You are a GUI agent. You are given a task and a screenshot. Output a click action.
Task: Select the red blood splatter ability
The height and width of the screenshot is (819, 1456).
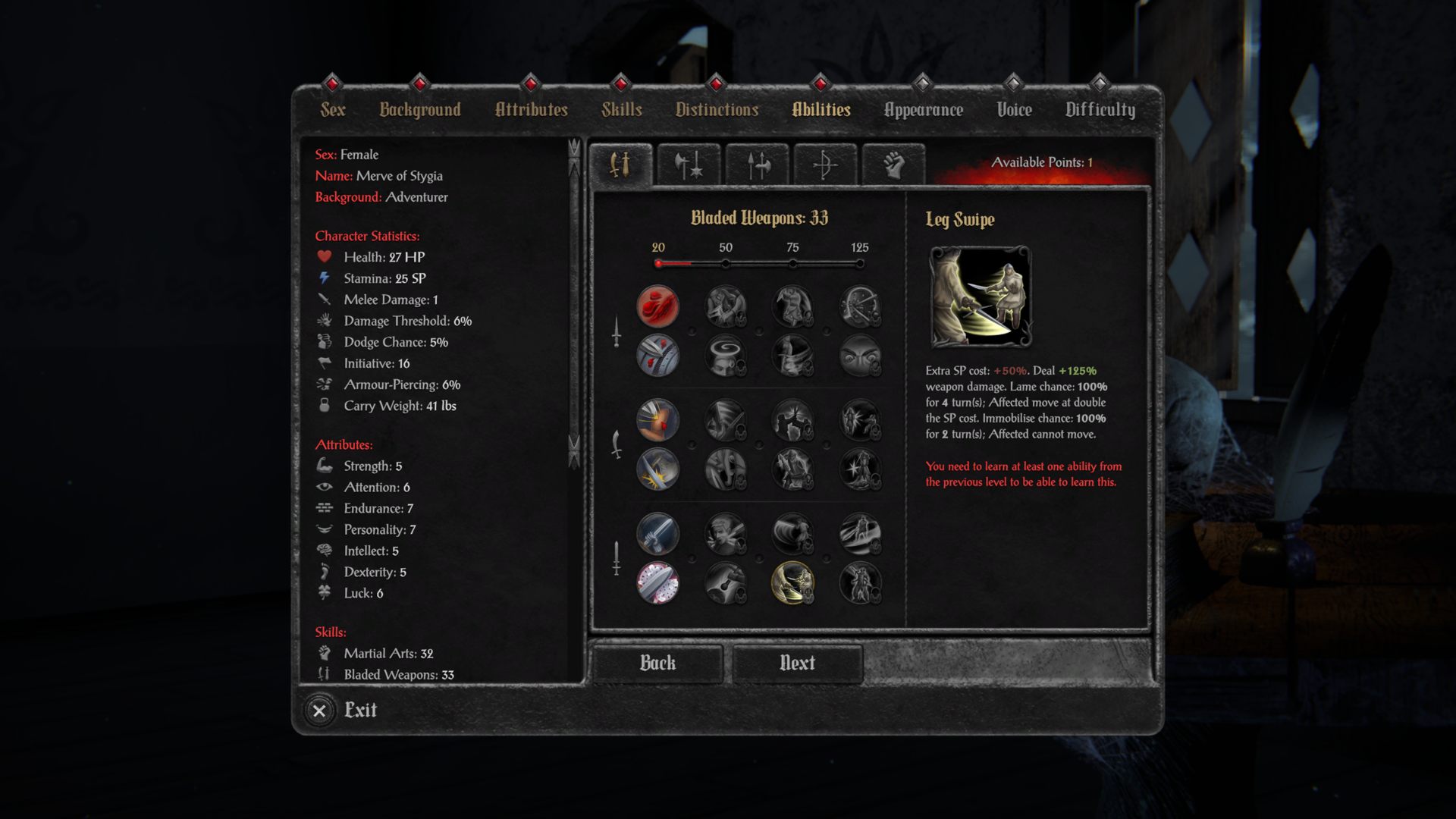(x=657, y=306)
